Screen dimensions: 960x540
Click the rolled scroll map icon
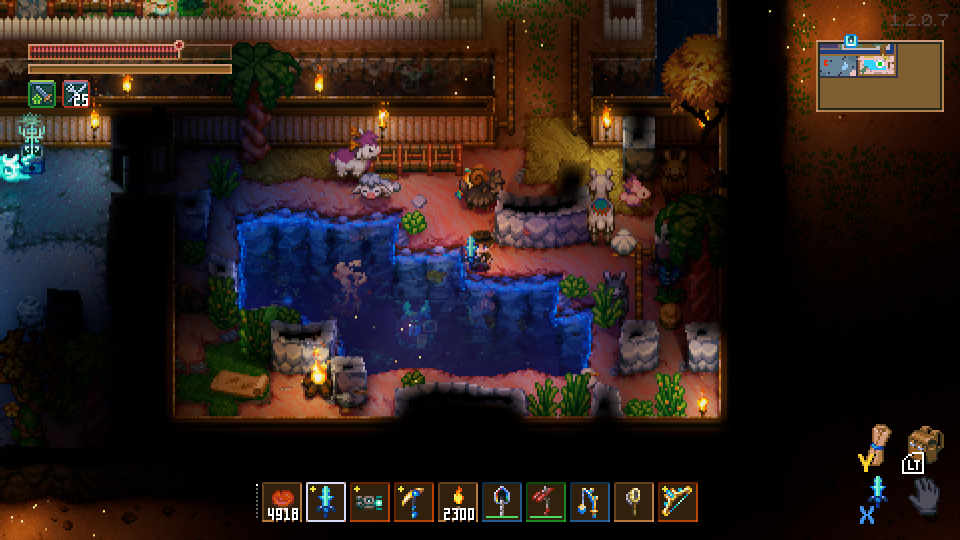[878, 441]
